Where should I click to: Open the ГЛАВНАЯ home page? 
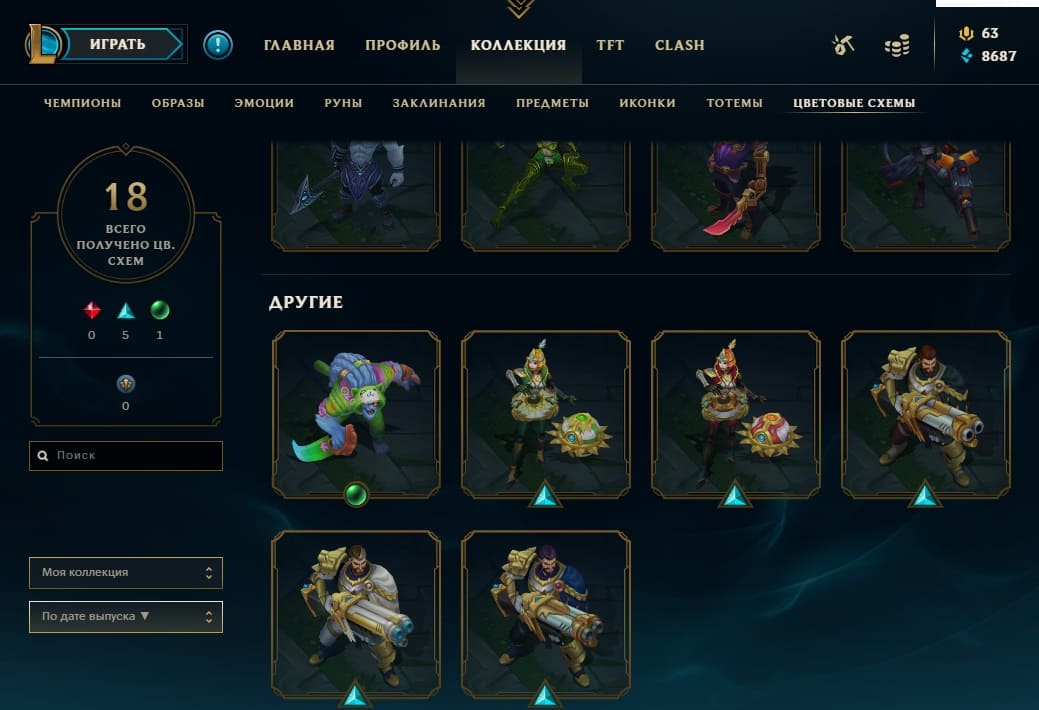click(299, 45)
